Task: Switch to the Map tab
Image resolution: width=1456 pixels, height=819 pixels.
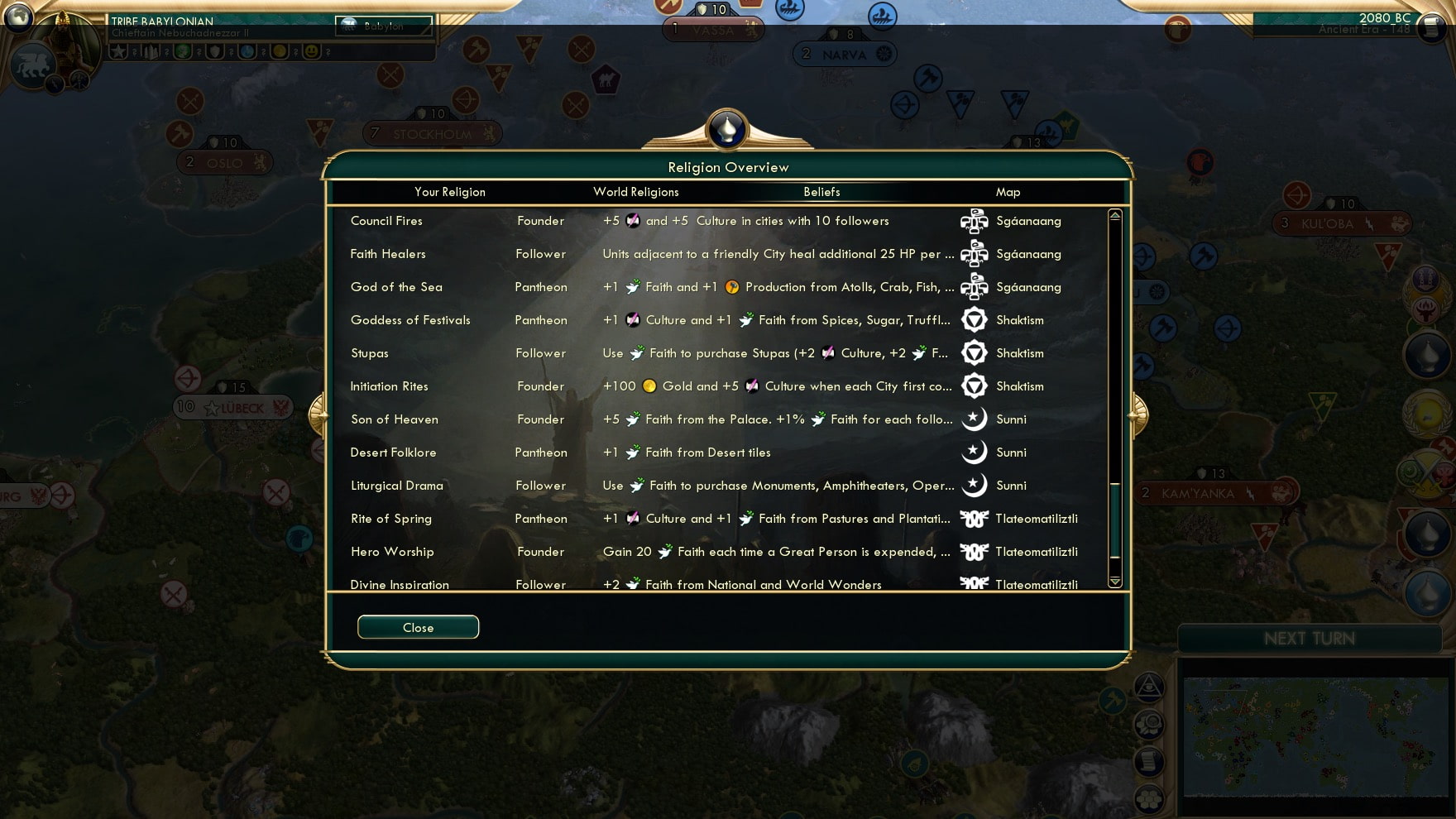Action: pos(1008,192)
